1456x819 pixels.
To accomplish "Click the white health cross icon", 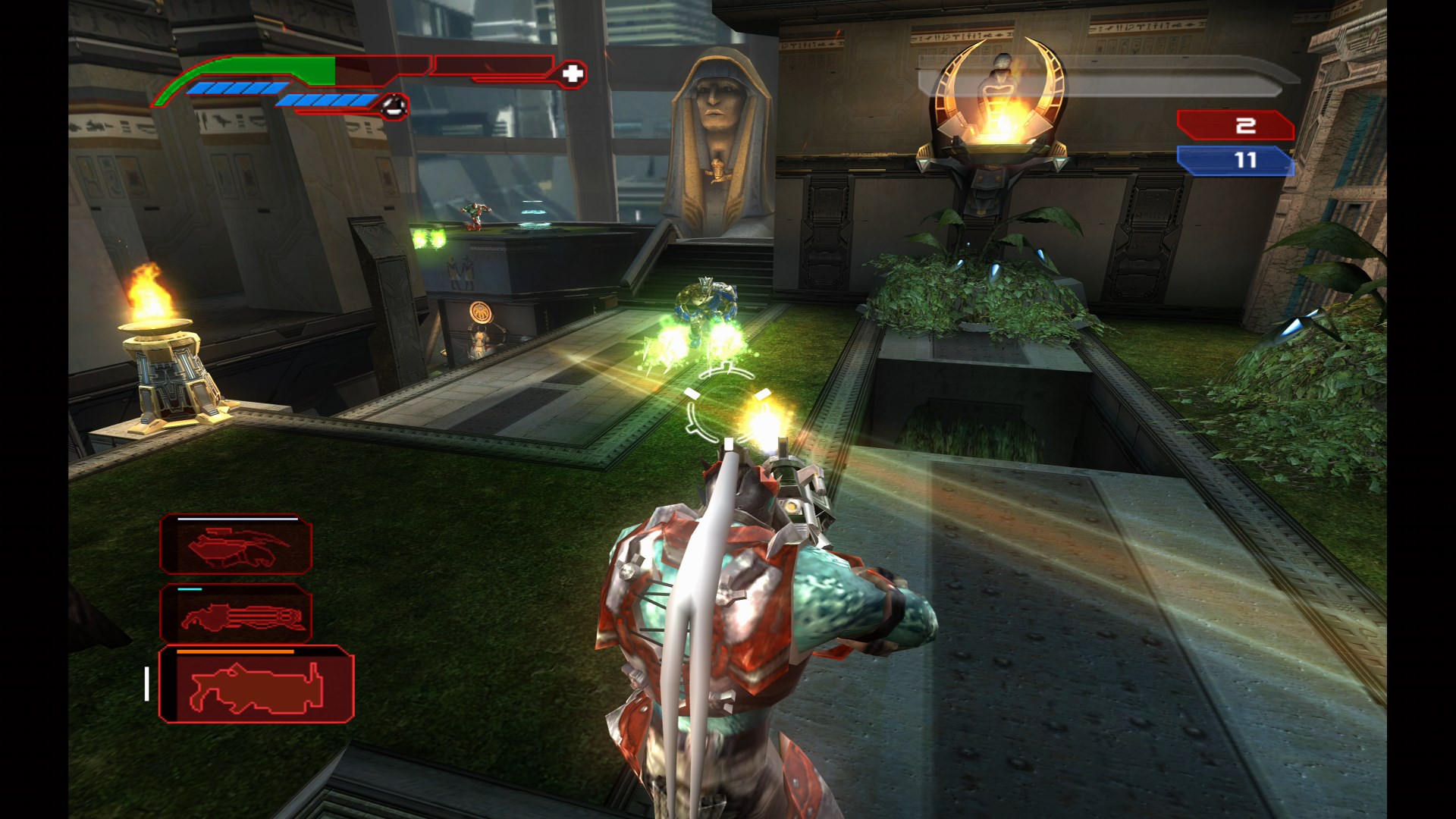I will pos(574,74).
